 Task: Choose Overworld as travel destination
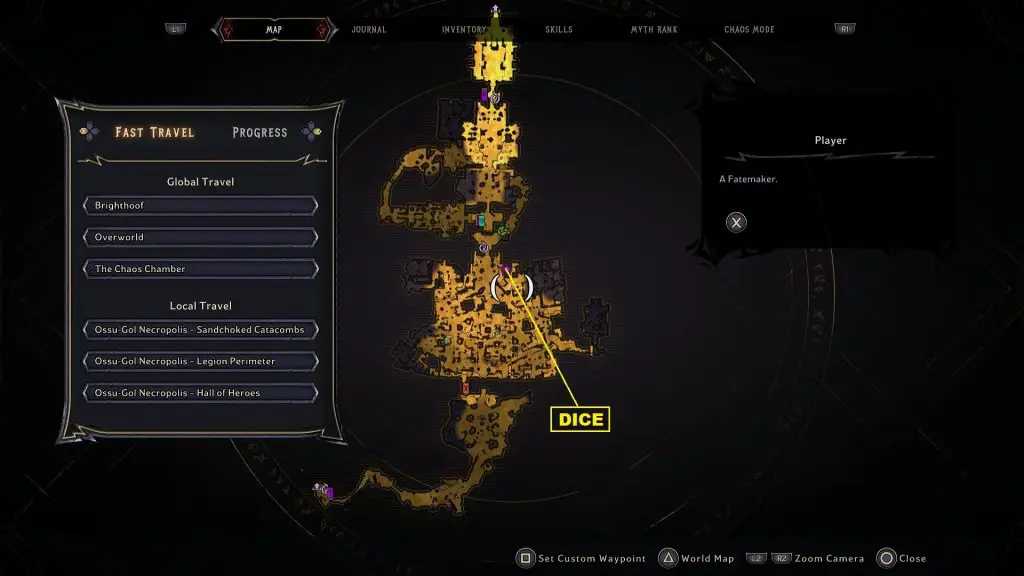(201, 238)
